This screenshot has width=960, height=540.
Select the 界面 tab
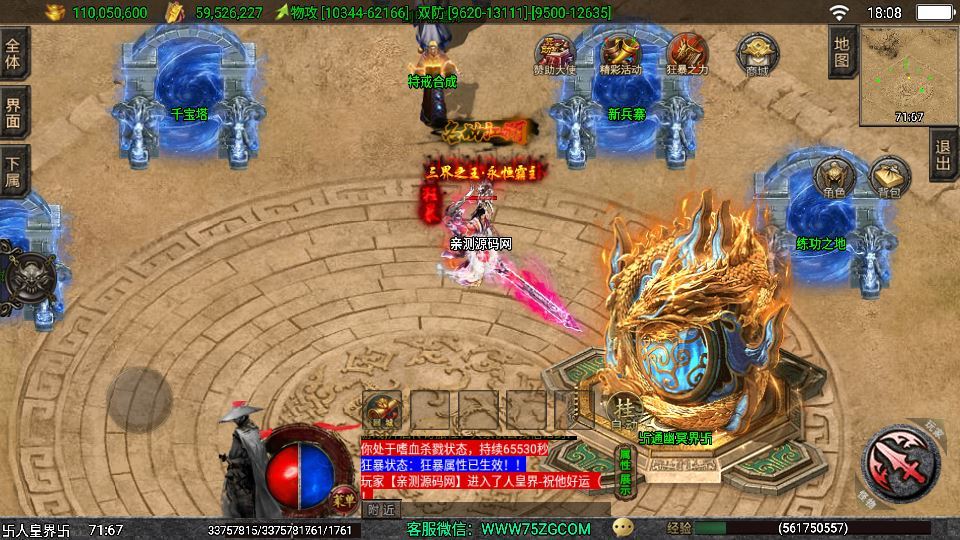[14, 112]
